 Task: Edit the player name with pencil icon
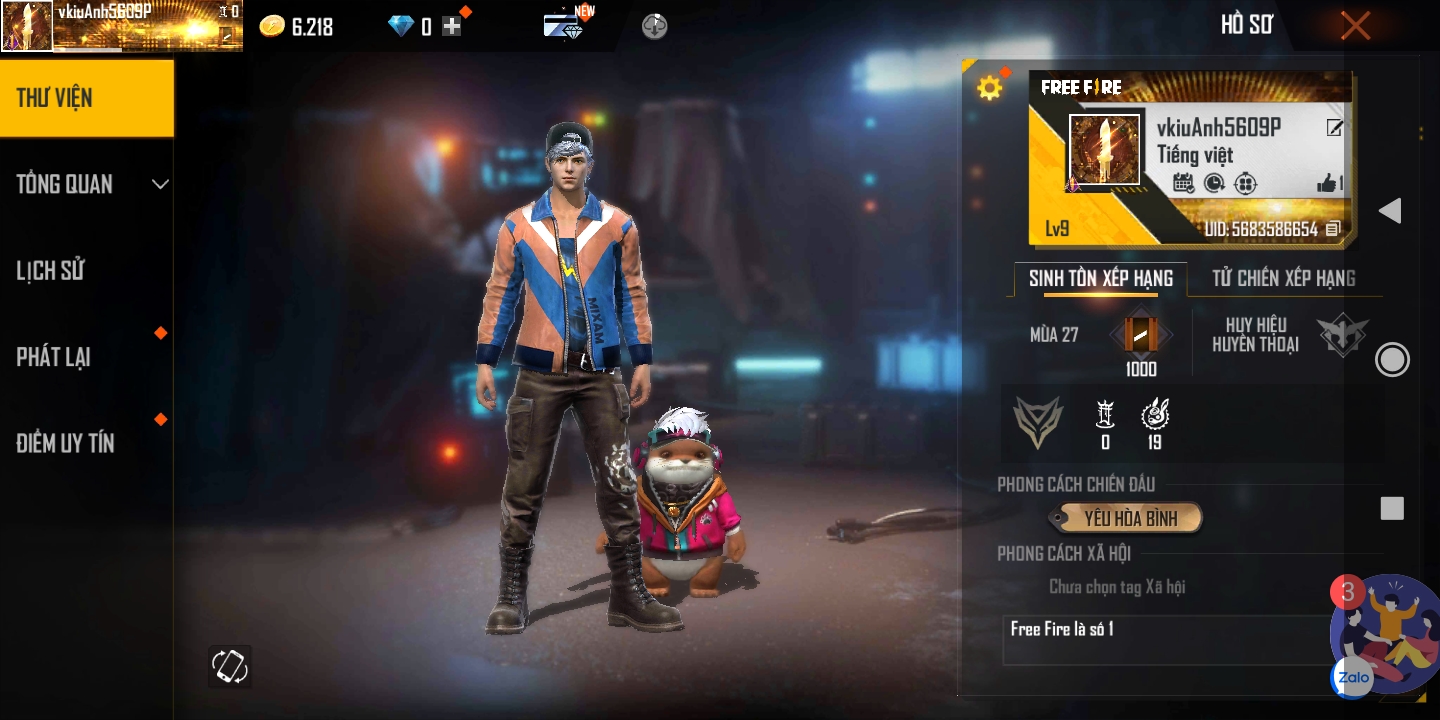click(x=1334, y=128)
